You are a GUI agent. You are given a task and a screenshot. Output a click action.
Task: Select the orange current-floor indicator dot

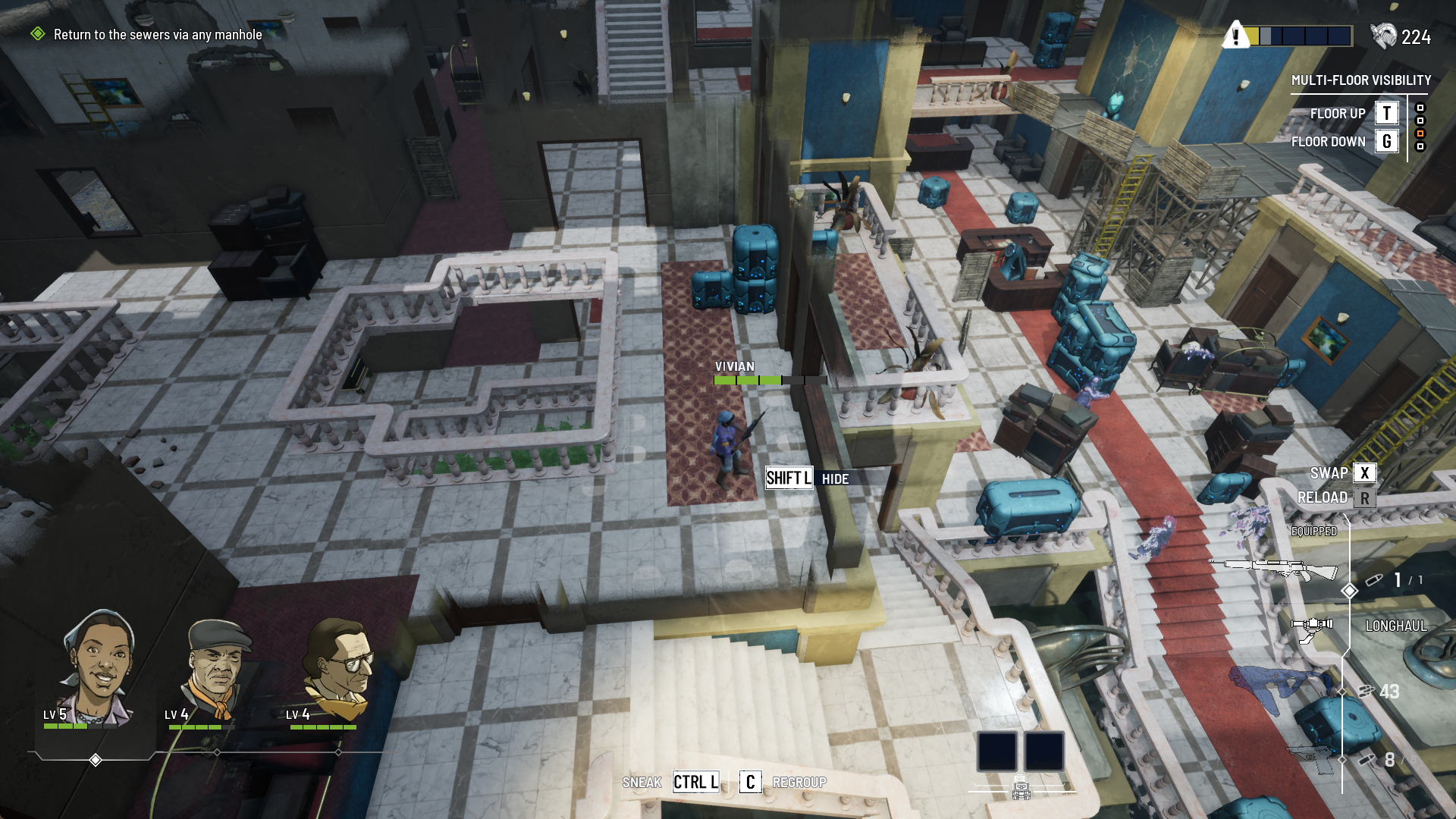1420,133
